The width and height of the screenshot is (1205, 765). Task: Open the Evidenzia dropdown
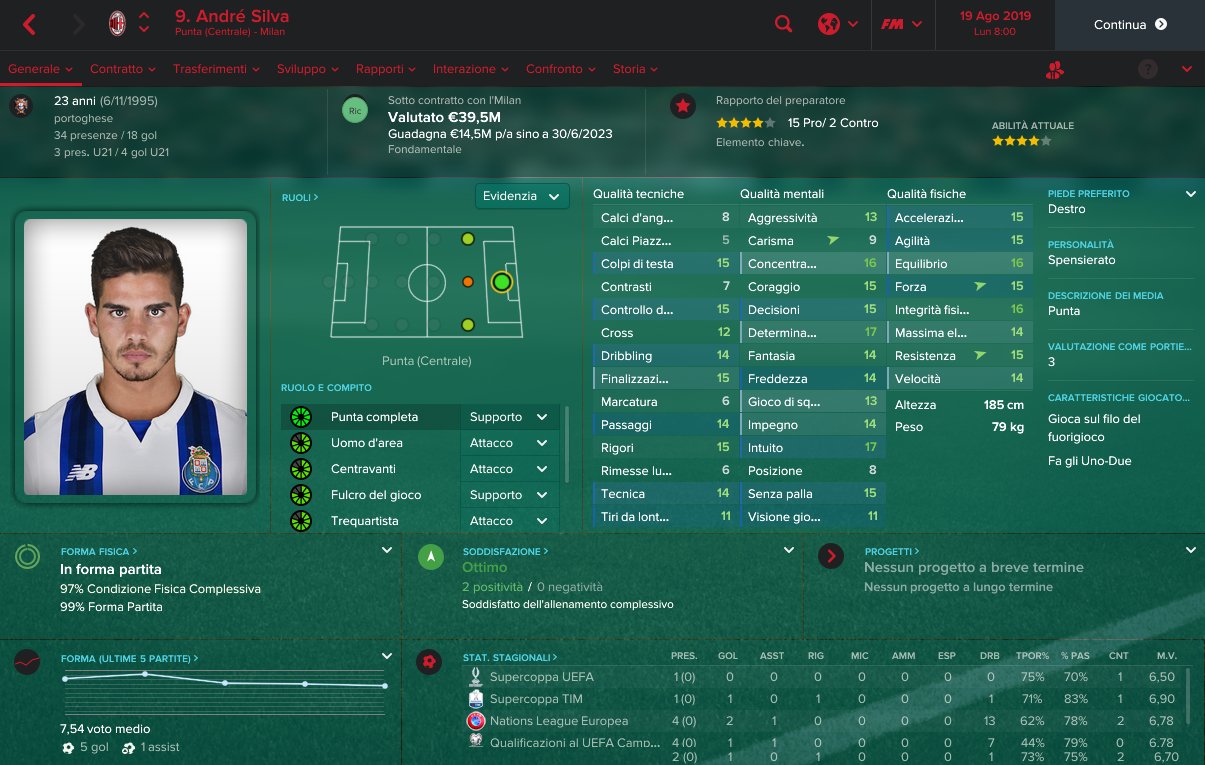click(x=522, y=196)
